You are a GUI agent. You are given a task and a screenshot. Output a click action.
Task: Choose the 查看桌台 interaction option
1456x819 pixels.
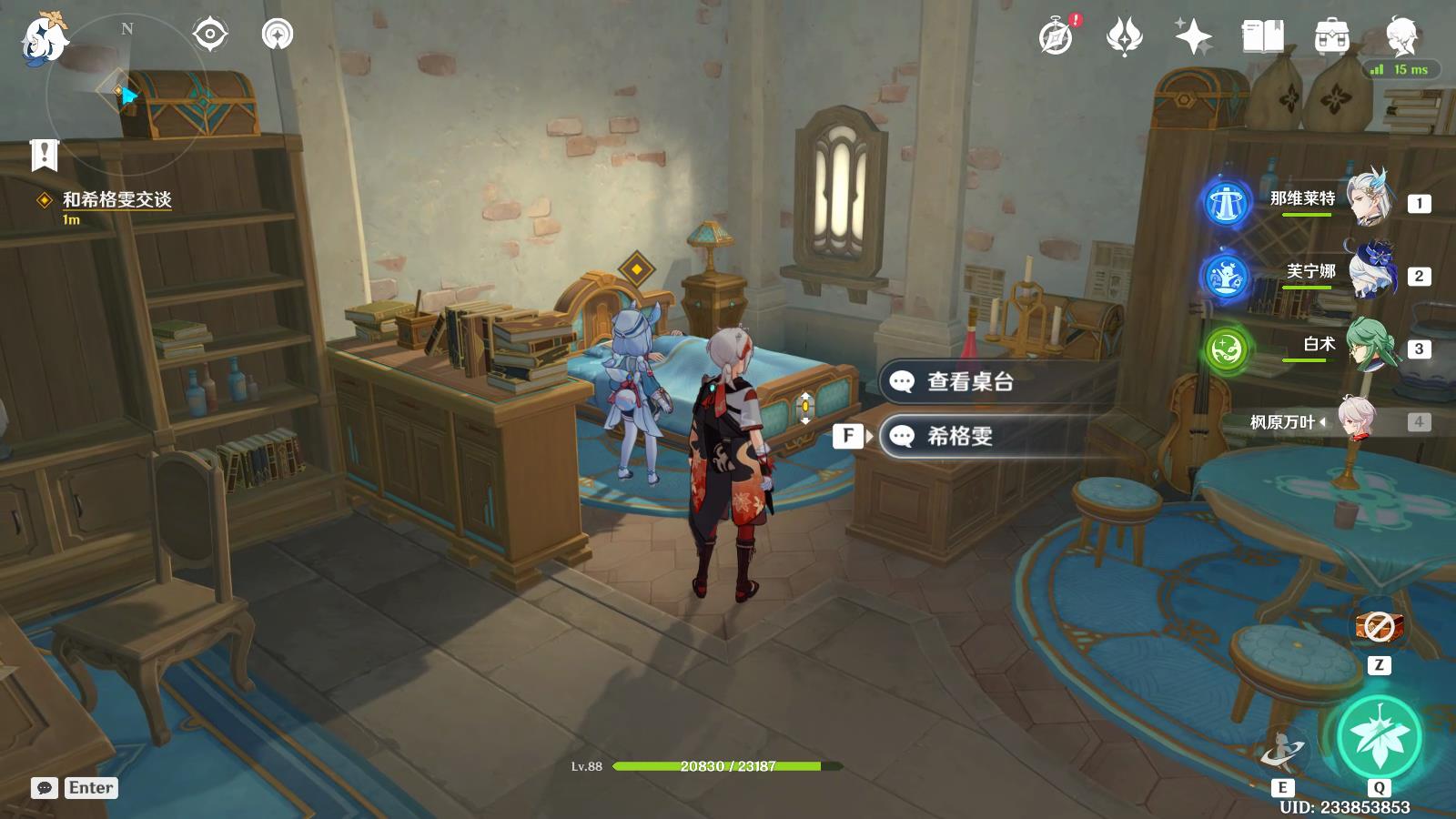(x=970, y=382)
